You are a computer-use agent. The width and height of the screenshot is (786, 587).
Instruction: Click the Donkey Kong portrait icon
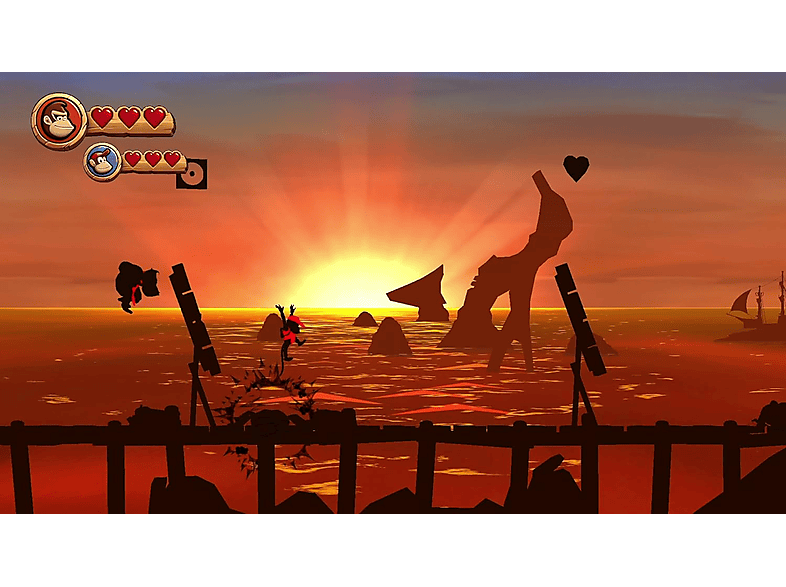pyautogui.click(x=59, y=121)
